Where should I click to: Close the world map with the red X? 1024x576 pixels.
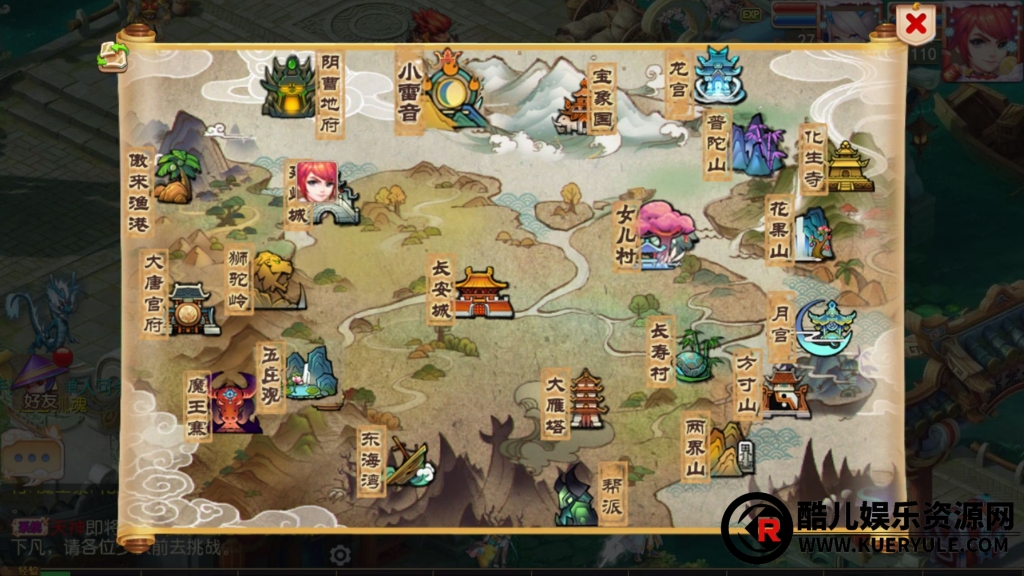[915, 24]
